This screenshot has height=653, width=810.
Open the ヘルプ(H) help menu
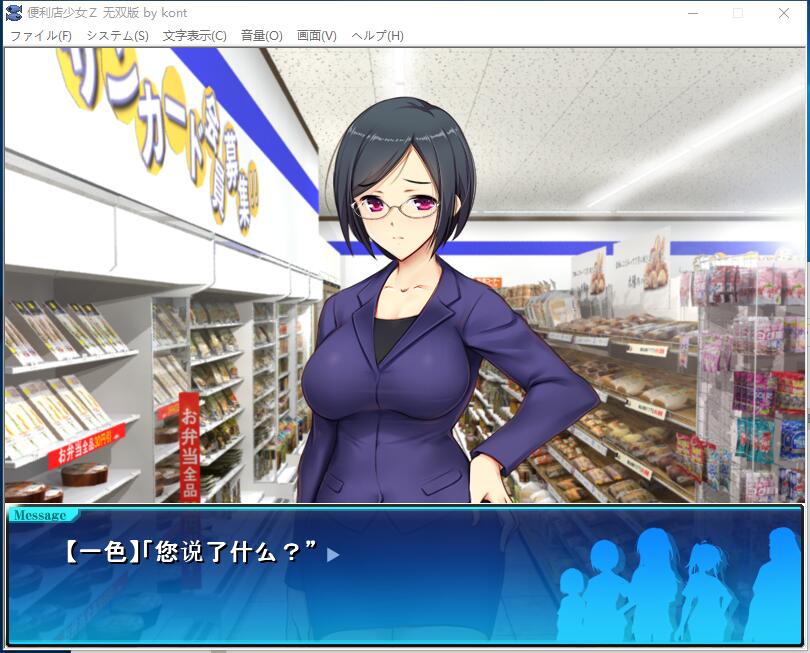377,36
